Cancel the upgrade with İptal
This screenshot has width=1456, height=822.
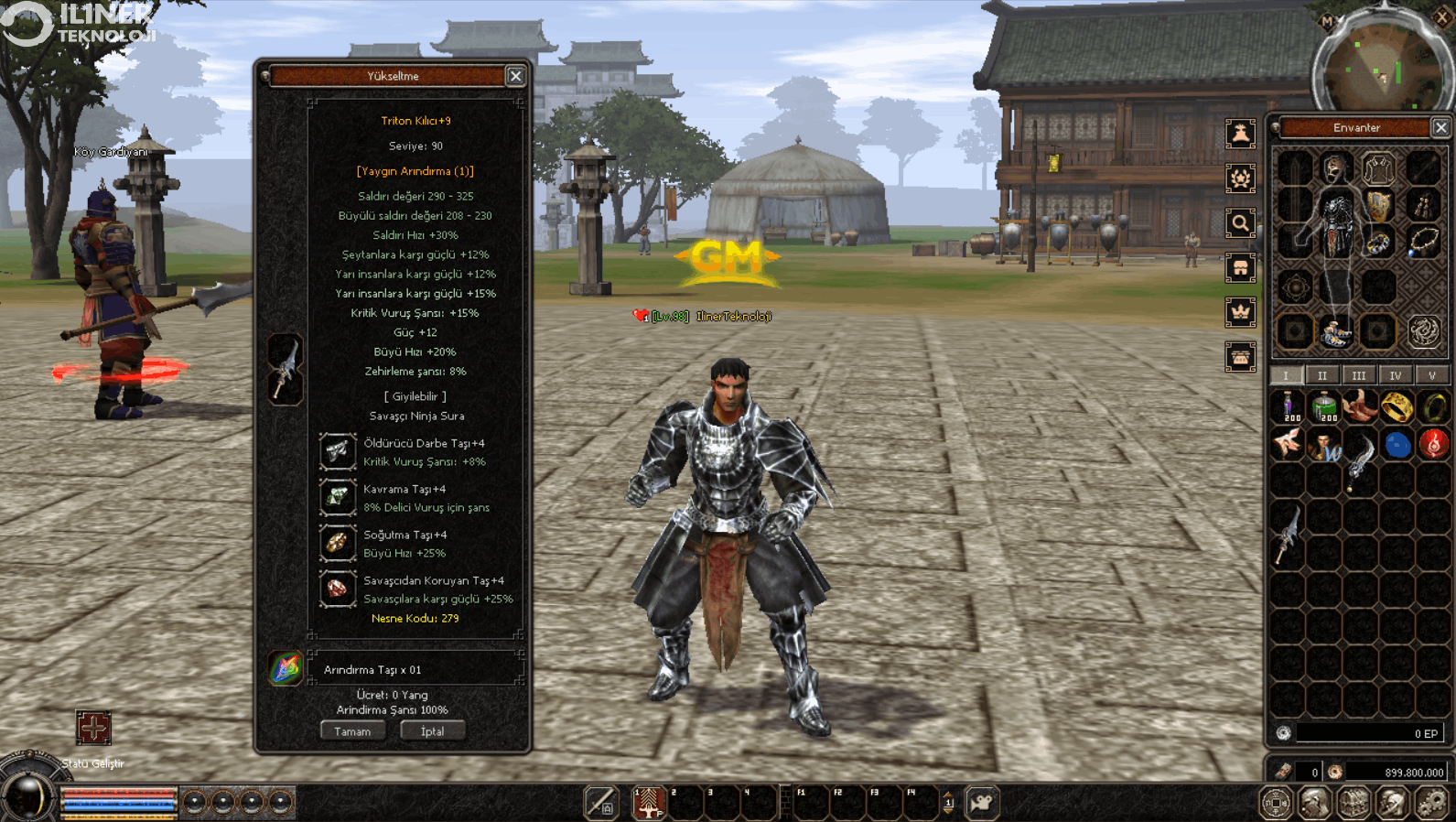(432, 731)
